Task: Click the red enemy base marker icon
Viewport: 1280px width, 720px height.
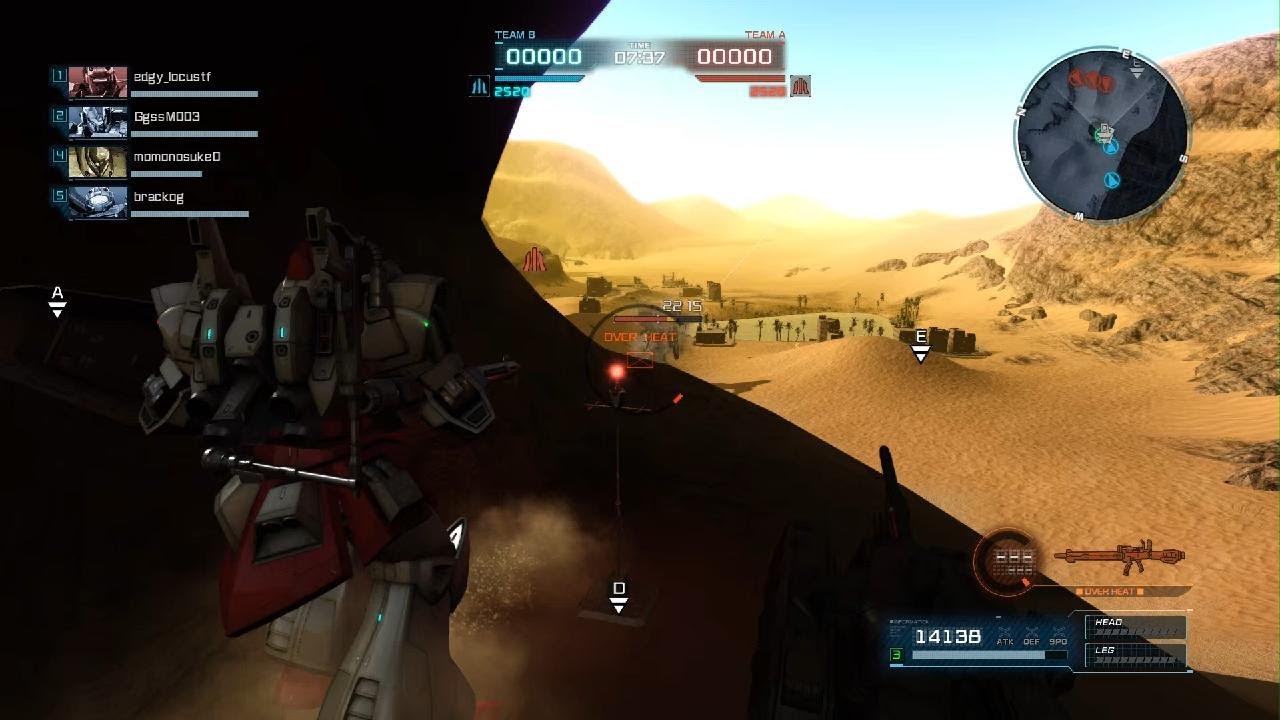Action: point(536,260)
